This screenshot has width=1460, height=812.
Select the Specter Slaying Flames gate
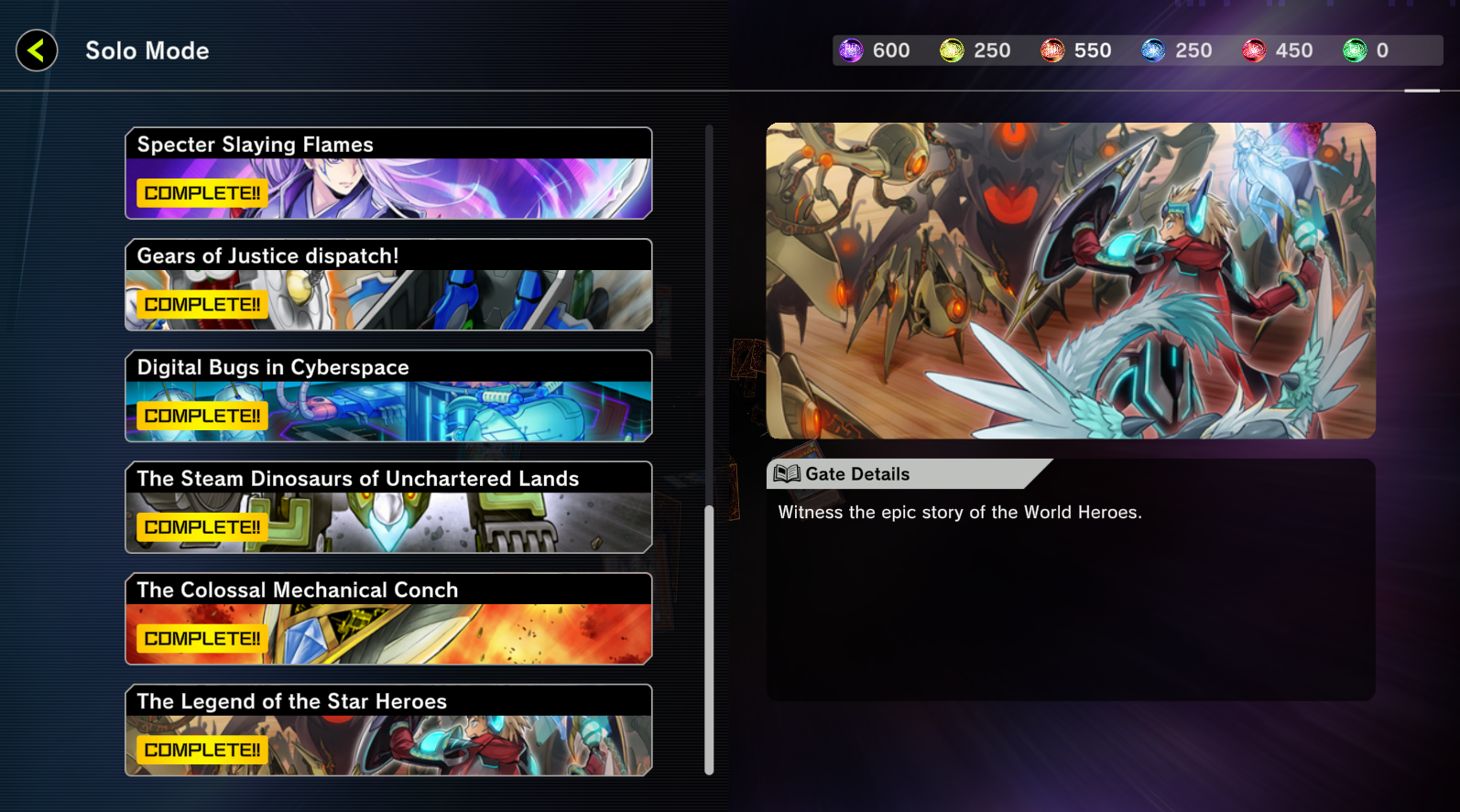[x=388, y=173]
